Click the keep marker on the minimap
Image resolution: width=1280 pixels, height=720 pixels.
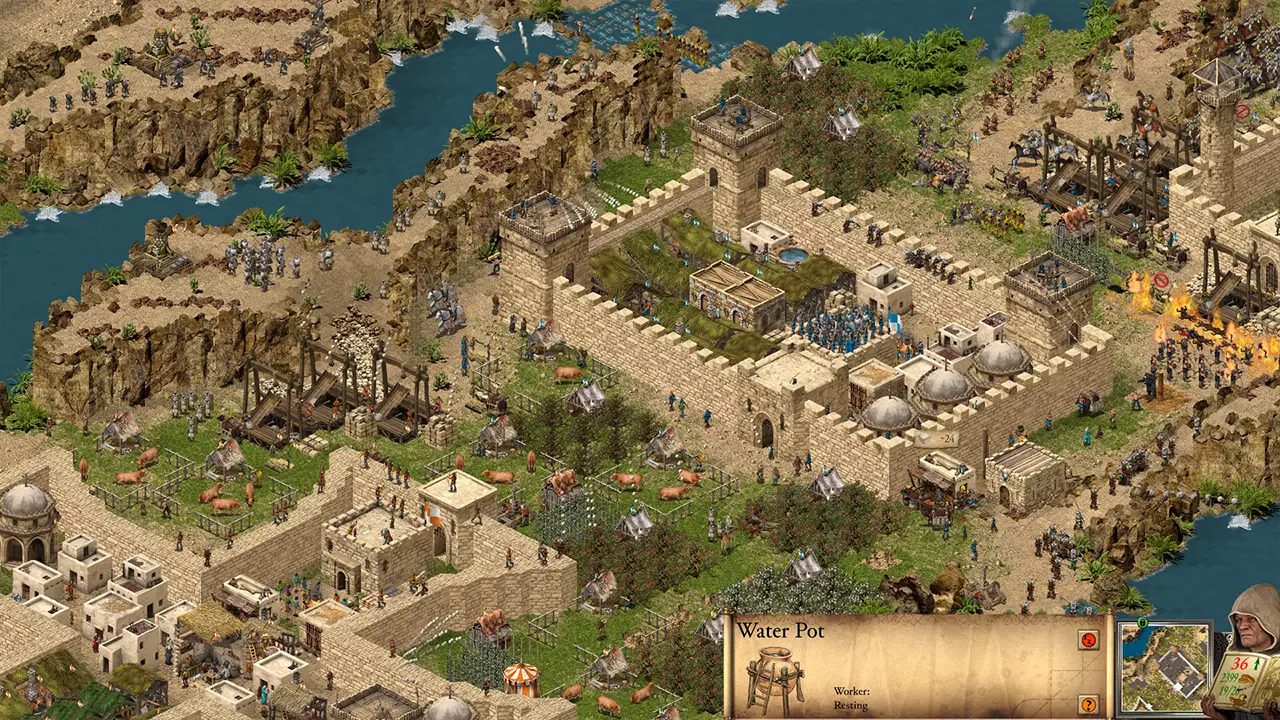pos(1177,685)
